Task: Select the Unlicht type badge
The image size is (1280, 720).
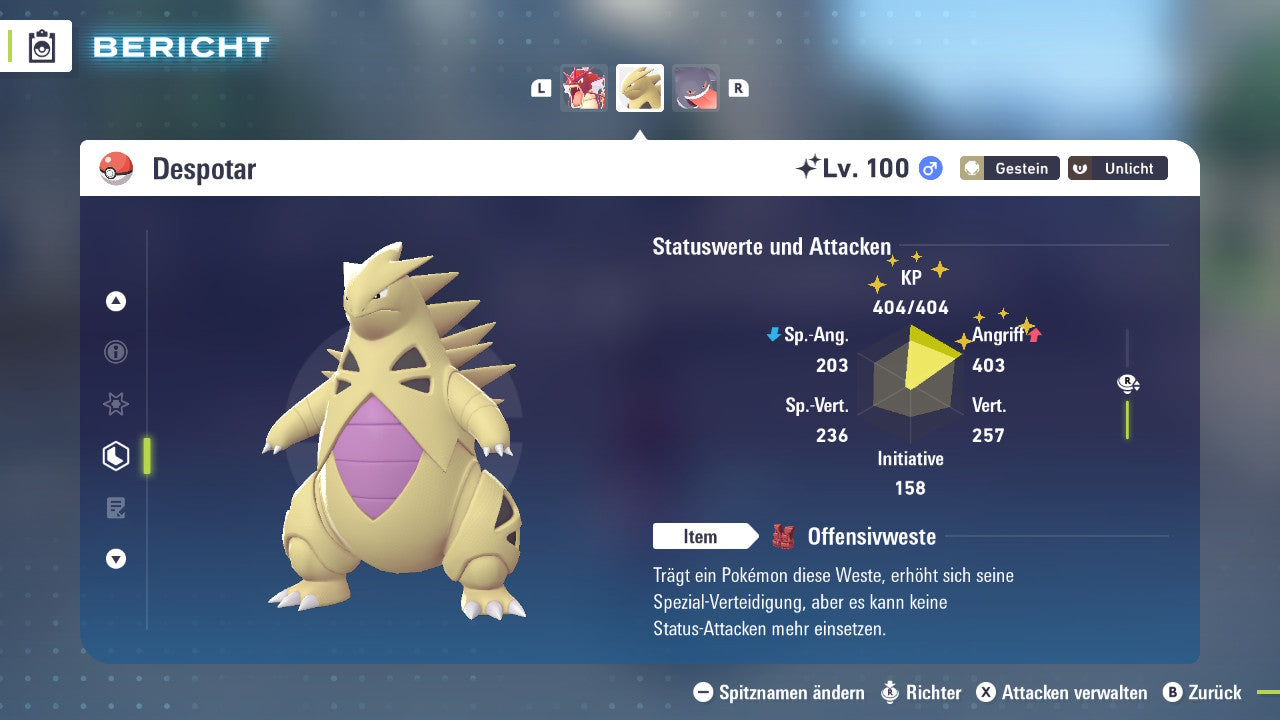Action: (x=1117, y=168)
